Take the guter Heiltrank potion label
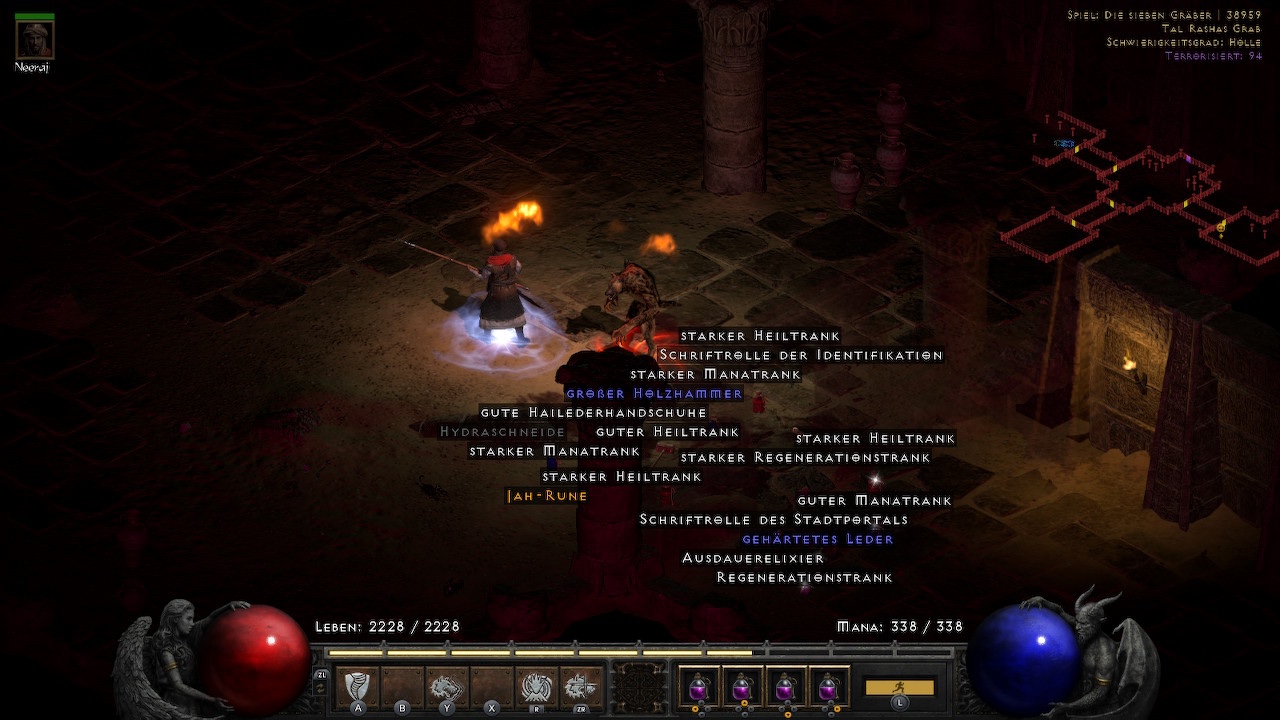This screenshot has width=1280, height=720. 667,432
